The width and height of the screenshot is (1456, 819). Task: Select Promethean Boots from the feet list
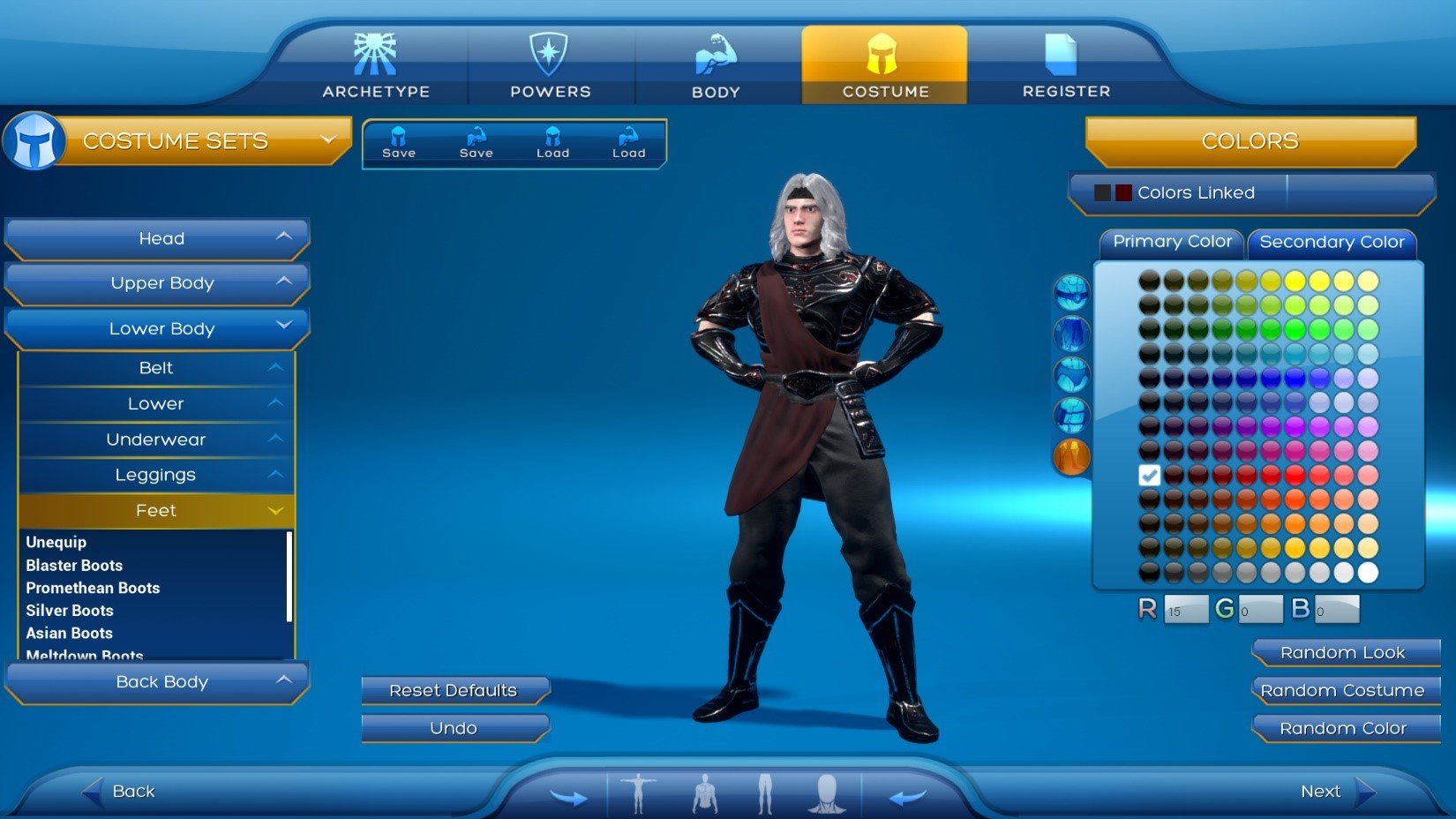tap(94, 587)
